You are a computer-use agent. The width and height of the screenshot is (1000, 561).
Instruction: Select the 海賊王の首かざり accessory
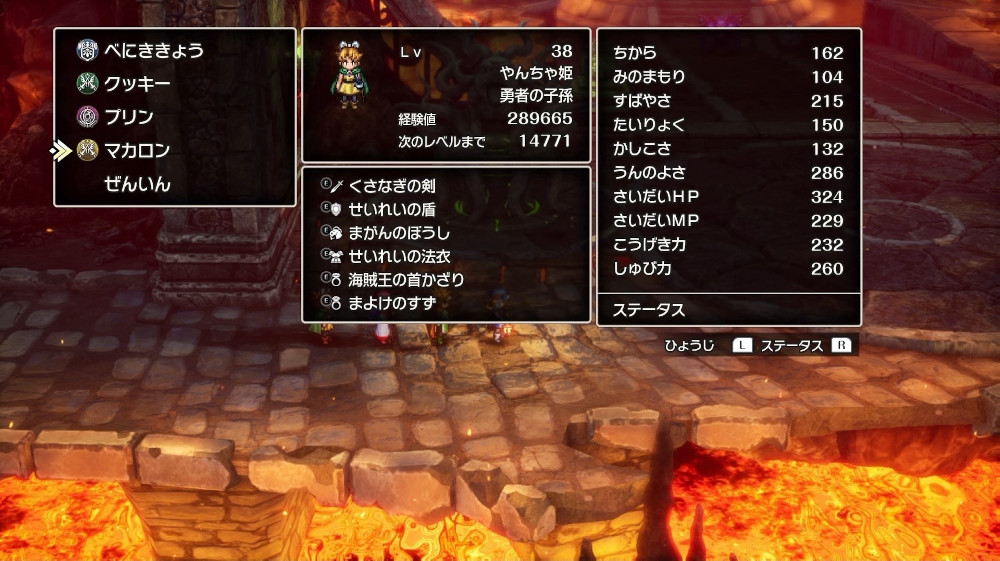406,279
